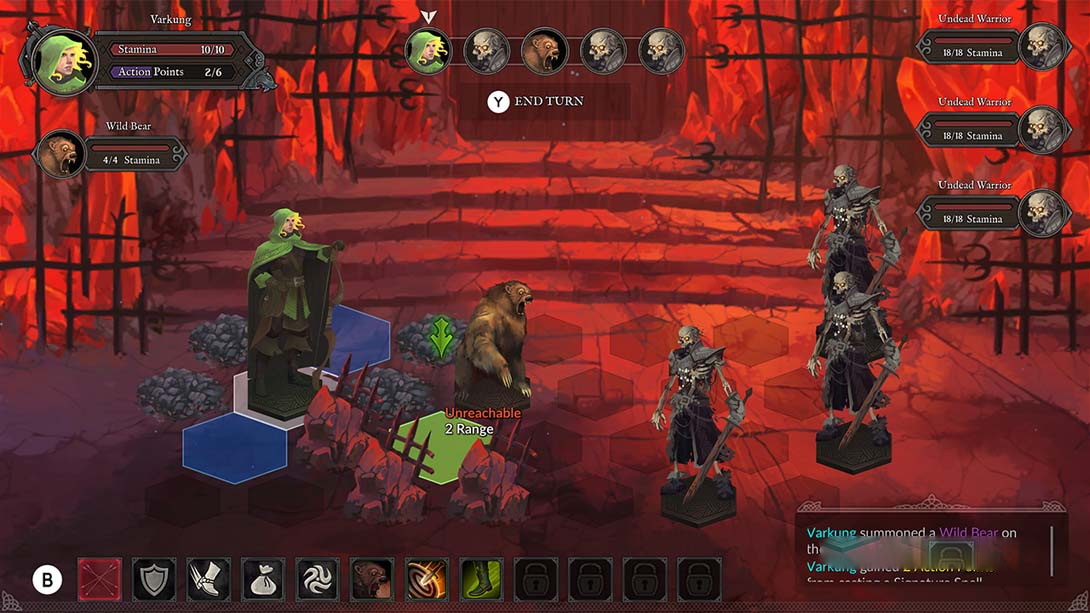Activate the triple swirl ability
Viewport: 1090px width, 613px height.
[318, 580]
